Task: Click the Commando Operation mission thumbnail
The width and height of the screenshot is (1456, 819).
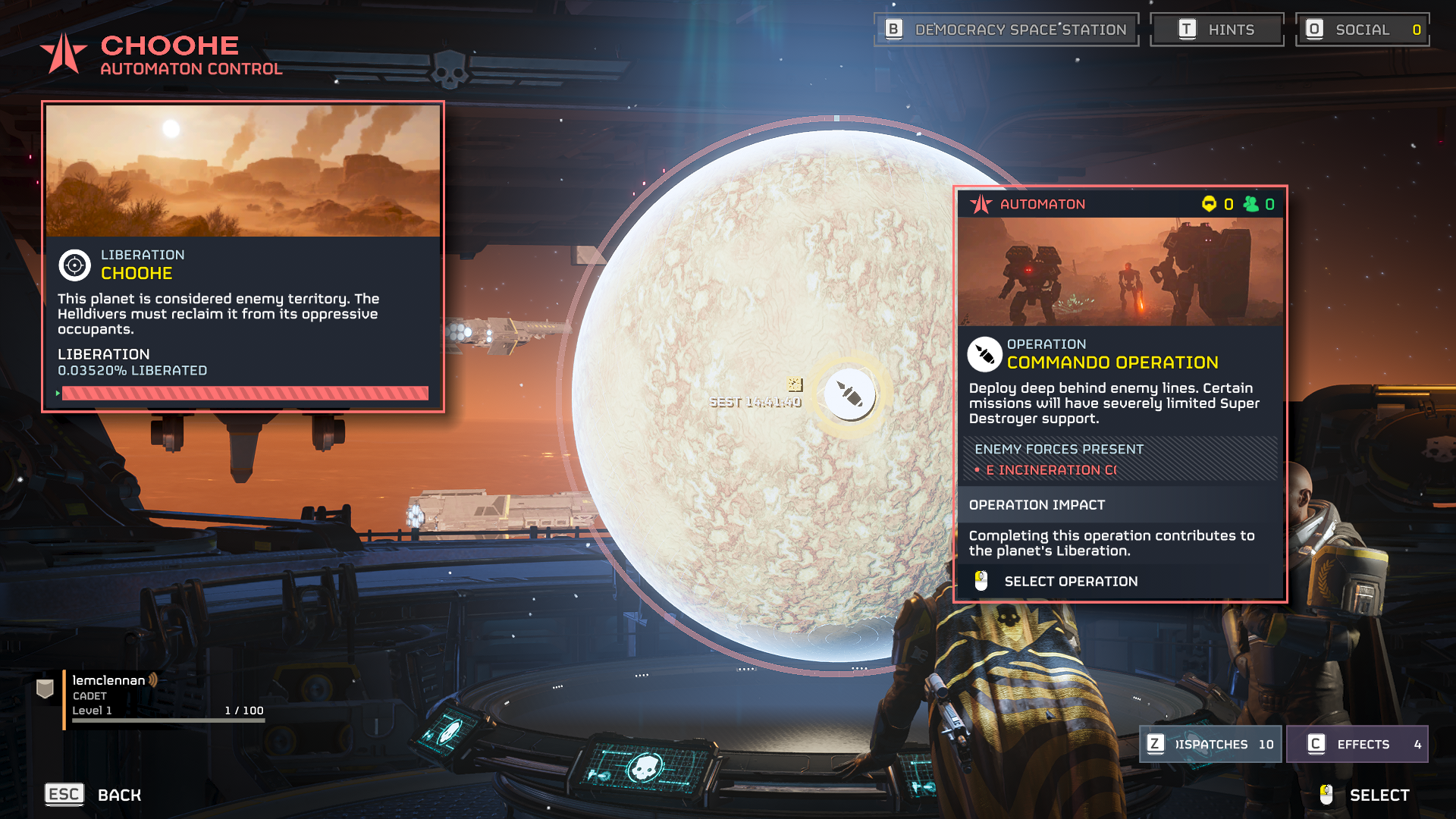Action: (x=1120, y=271)
